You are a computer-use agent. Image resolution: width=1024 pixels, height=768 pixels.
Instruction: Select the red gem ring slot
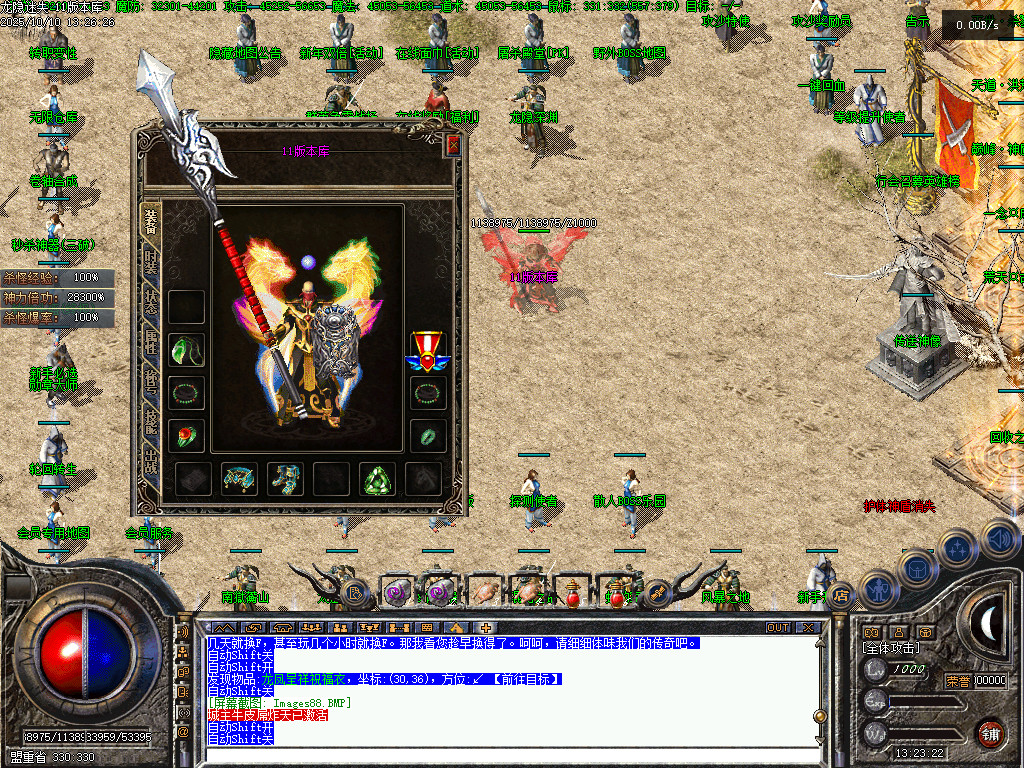tap(186, 435)
